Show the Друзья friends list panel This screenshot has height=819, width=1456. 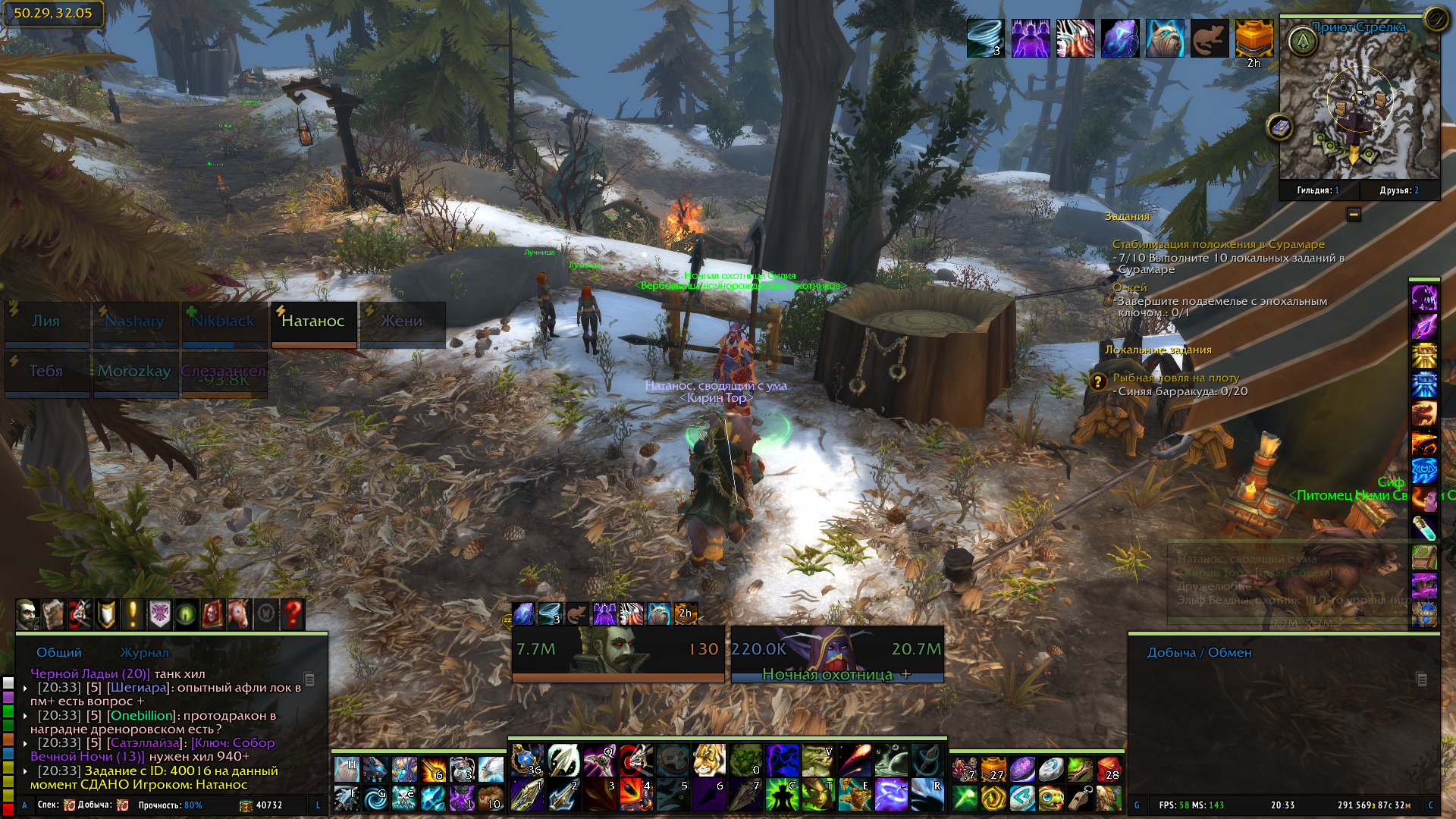(x=1399, y=190)
